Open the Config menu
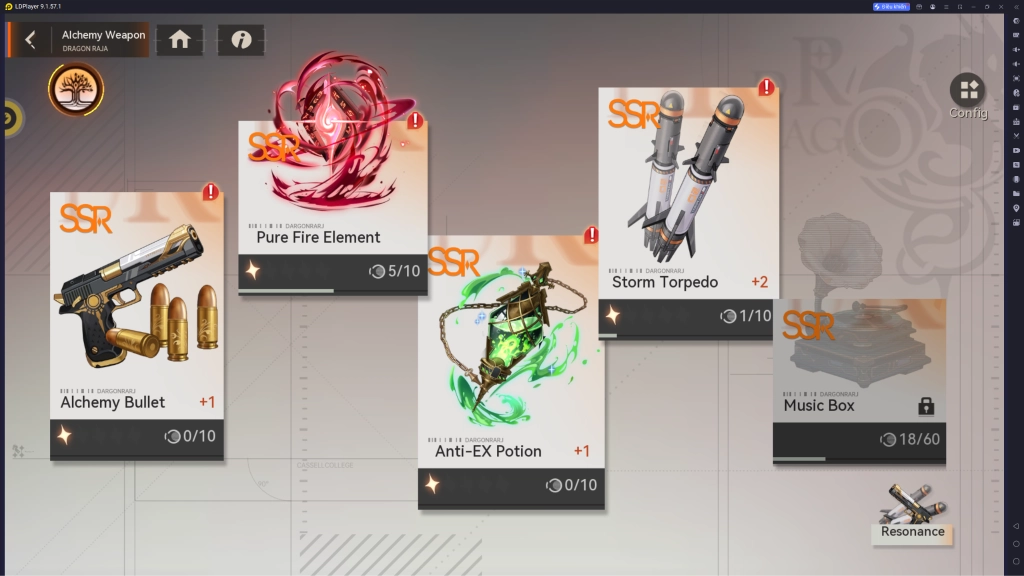Image resolution: width=1024 pixels, height=576 pixels. tap(967, 96)
